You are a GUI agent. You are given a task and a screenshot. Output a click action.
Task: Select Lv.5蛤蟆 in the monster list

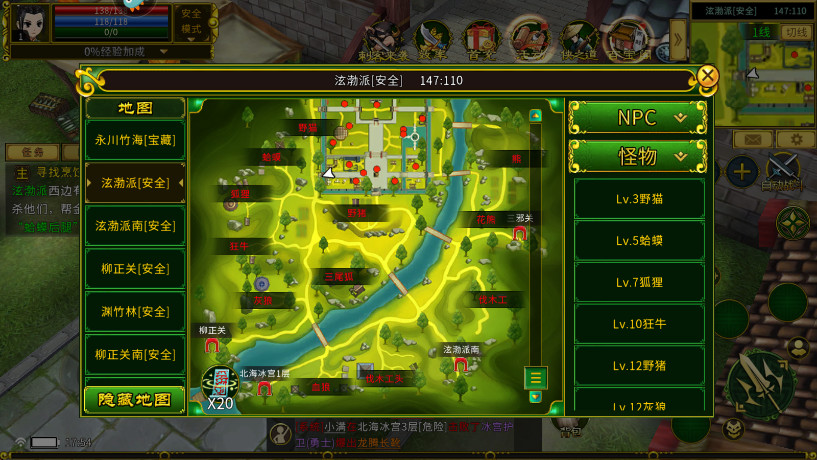639,241
